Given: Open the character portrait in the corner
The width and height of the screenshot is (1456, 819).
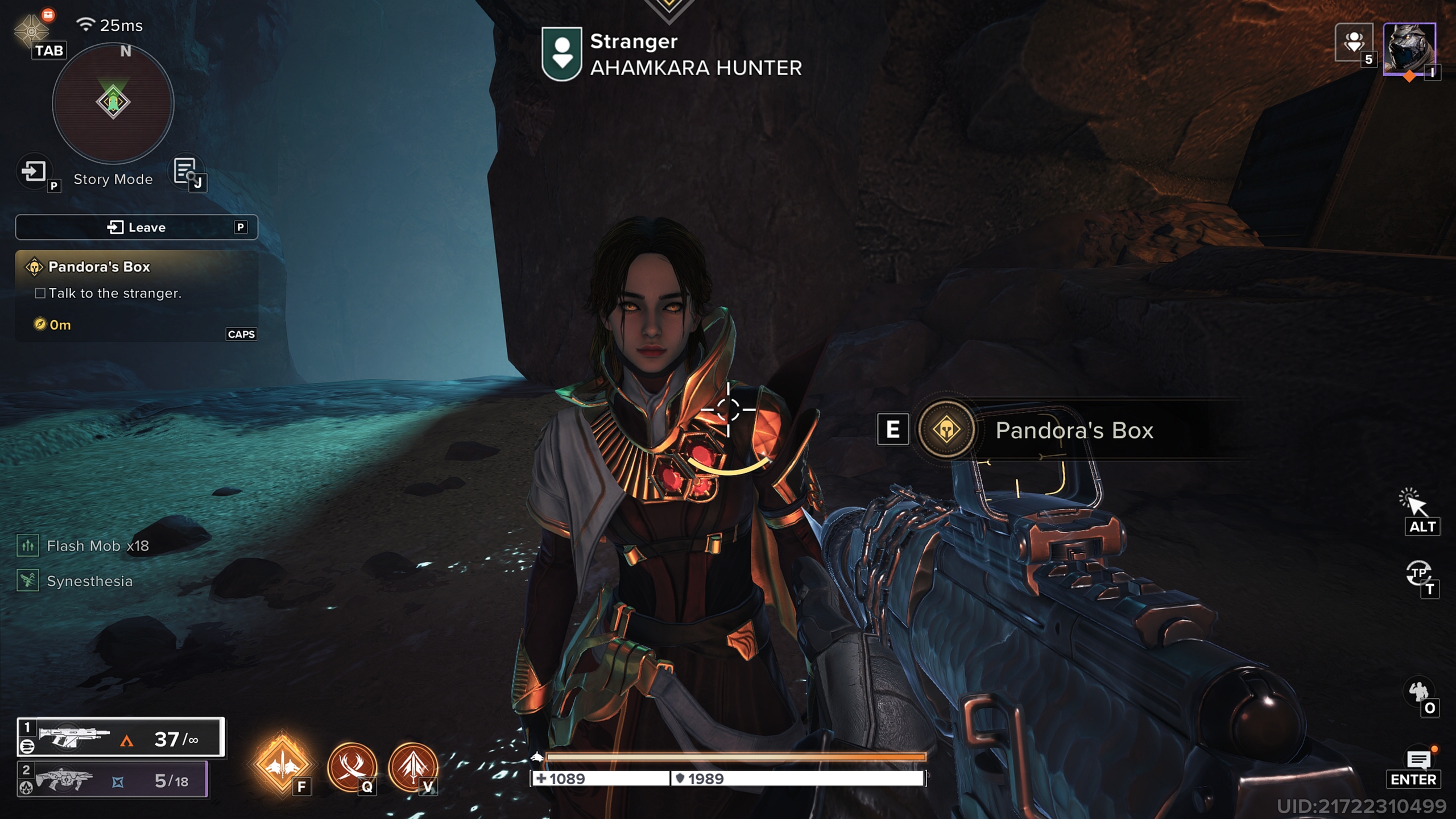Looking at the screenshot, I should tap(1409, 49).
